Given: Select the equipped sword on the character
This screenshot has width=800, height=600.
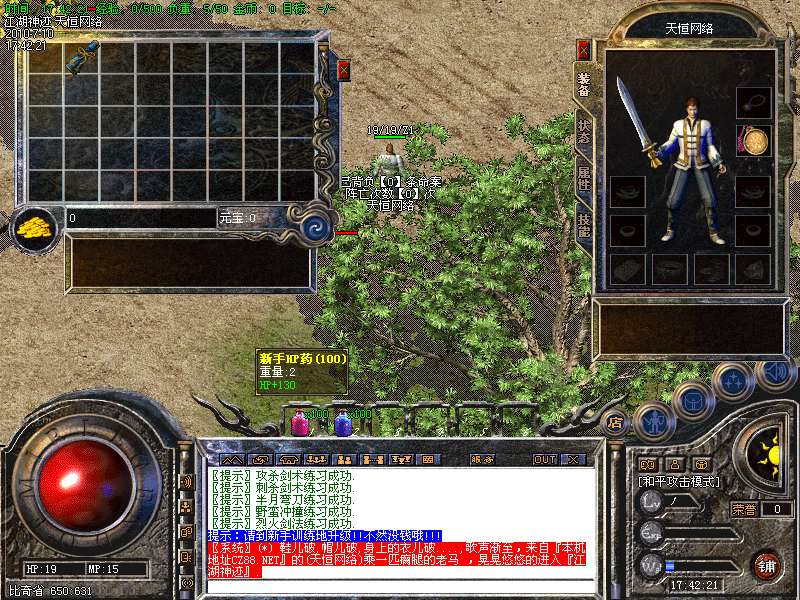Looking at the screenshot, I should click(x=637, y=122).
